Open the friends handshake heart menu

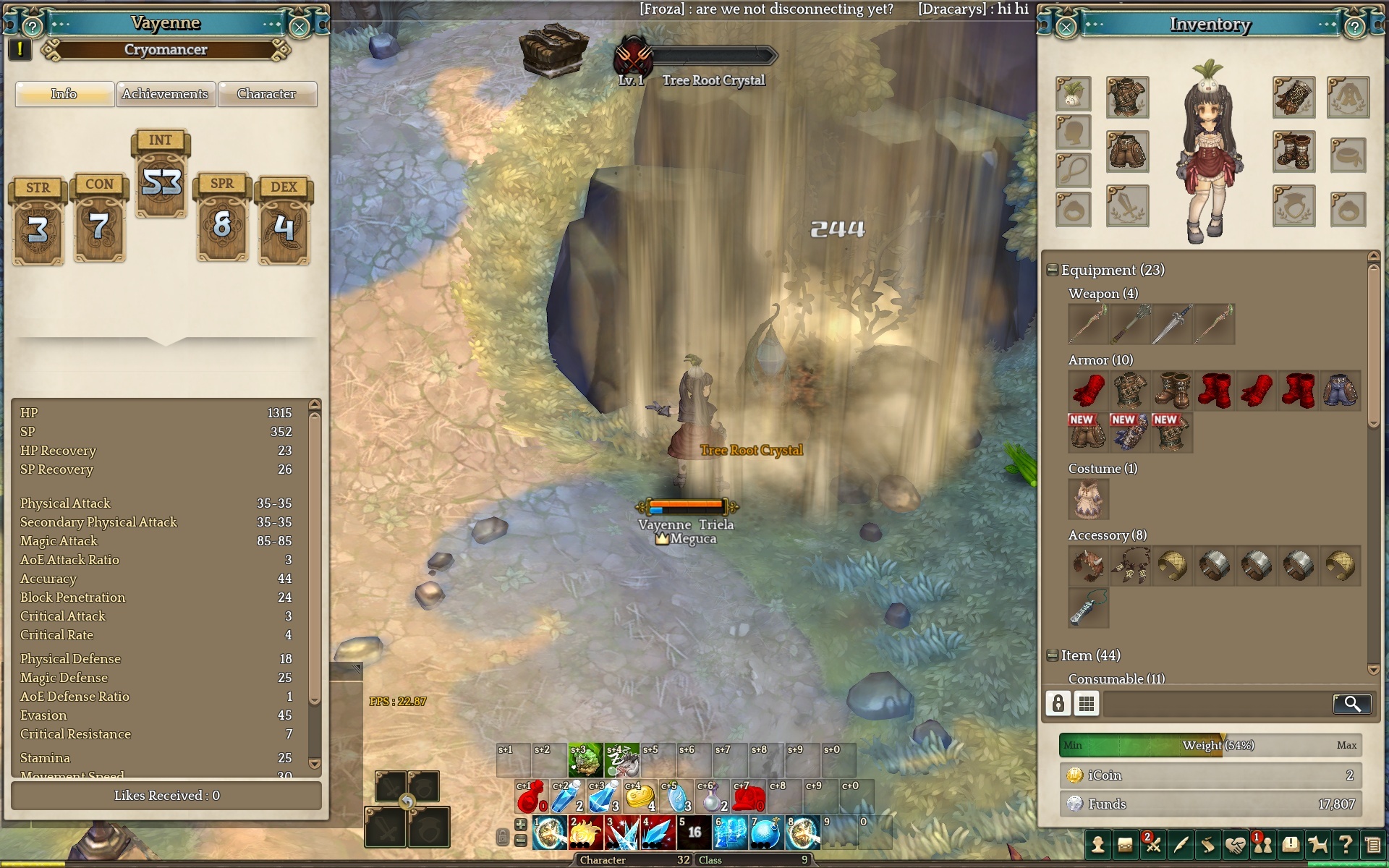pyautogui.click(x=1235, y=844)
